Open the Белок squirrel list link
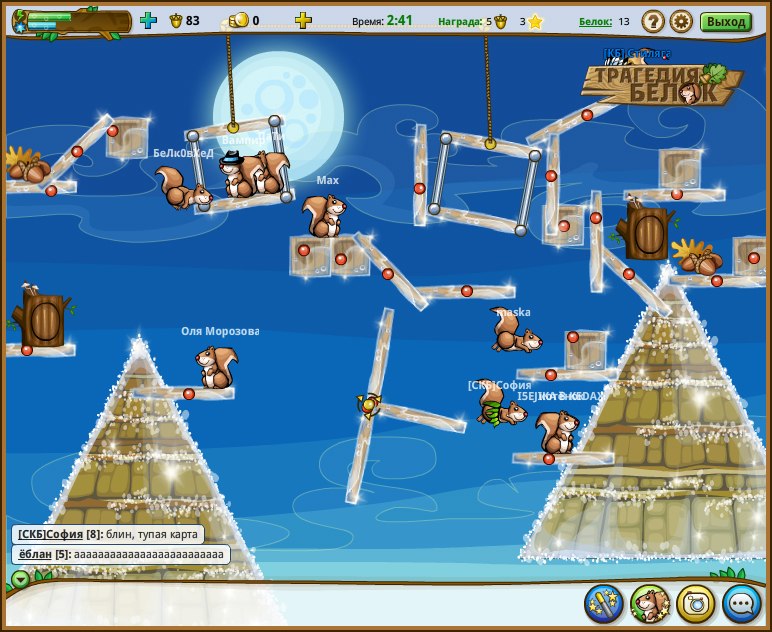772x632 pixels. (x=595, y=21)
